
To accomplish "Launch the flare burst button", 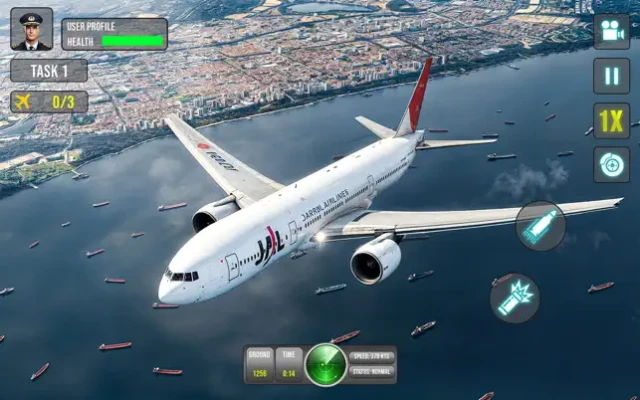I will click(x=515, y=297).
